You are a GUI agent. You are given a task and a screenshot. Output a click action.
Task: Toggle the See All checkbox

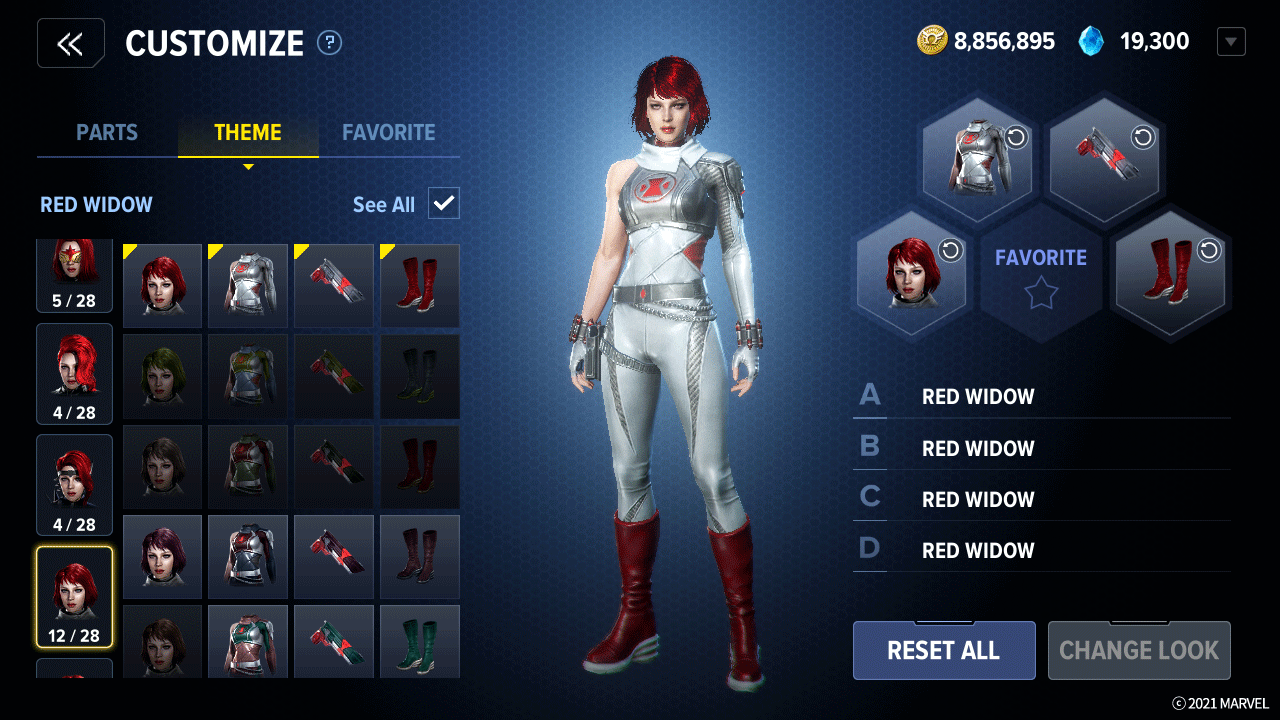[x=443, y=204]
